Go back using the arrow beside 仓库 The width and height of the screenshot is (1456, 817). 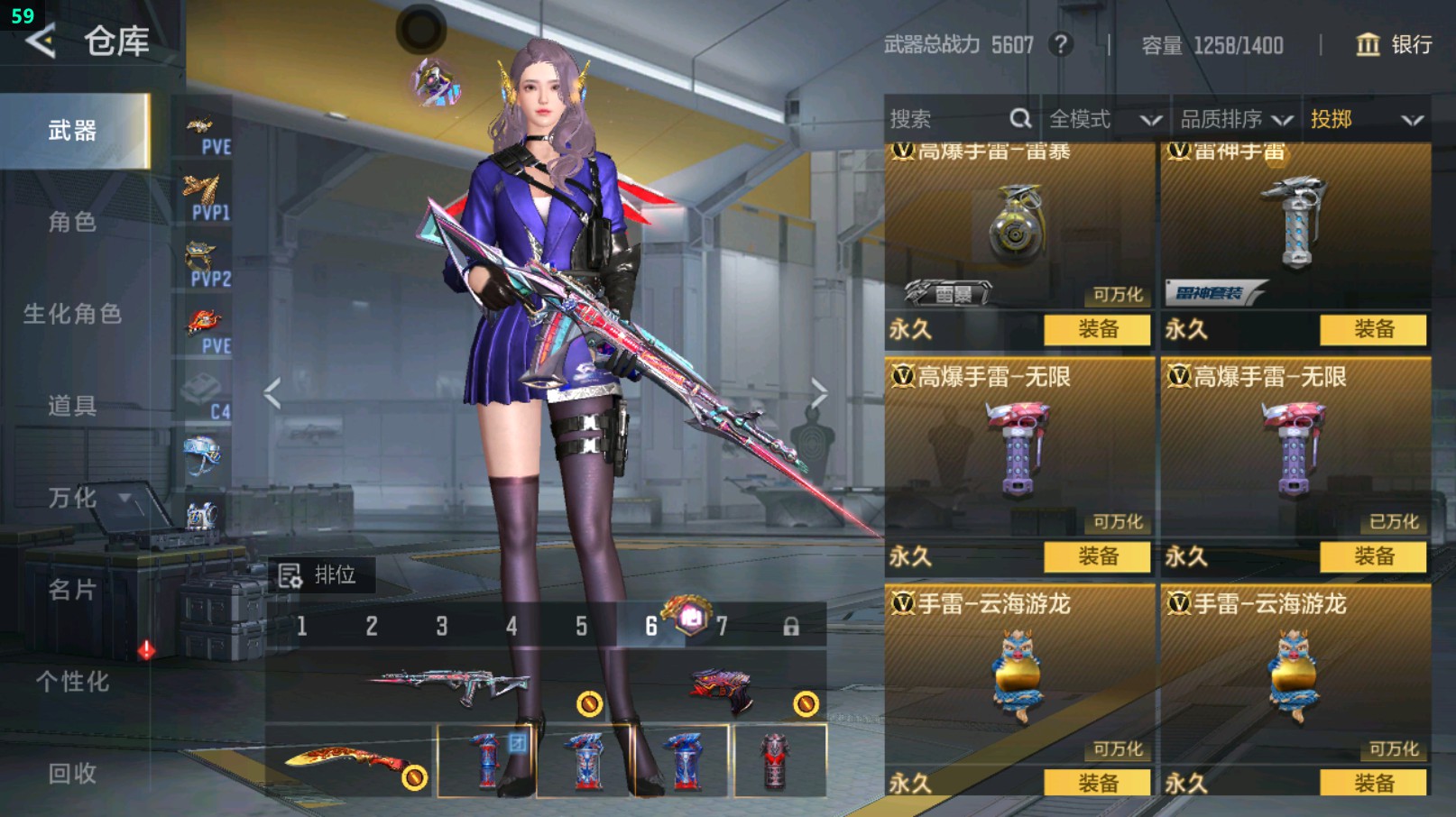click(41, 41)
